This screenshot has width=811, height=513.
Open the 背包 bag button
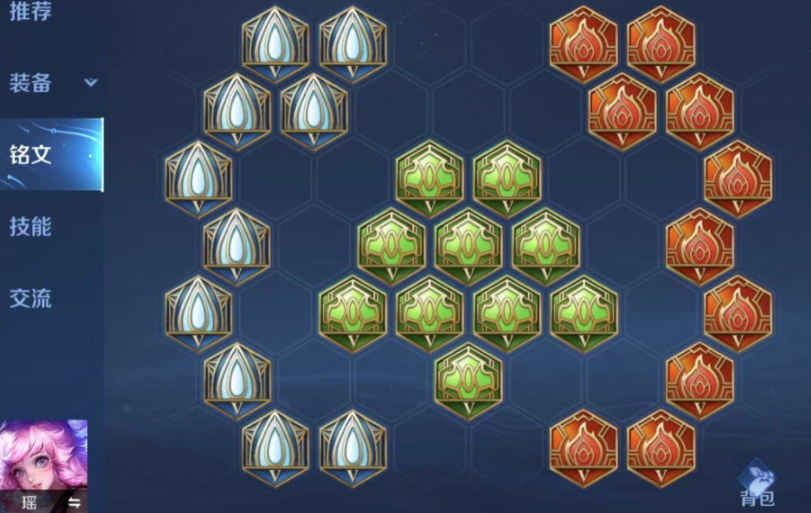pyautogui.click(x=757, y=483)
